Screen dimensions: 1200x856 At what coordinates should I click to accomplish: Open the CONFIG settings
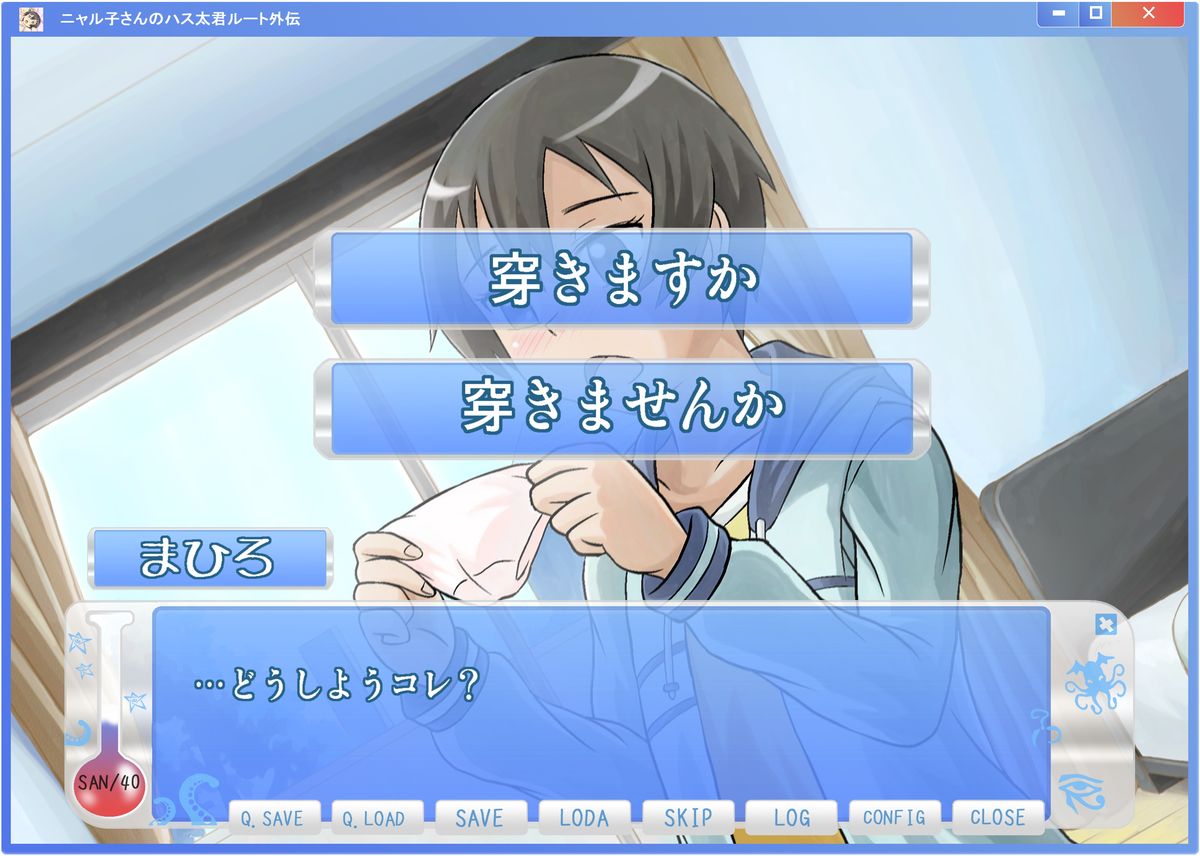pos(894,818)
